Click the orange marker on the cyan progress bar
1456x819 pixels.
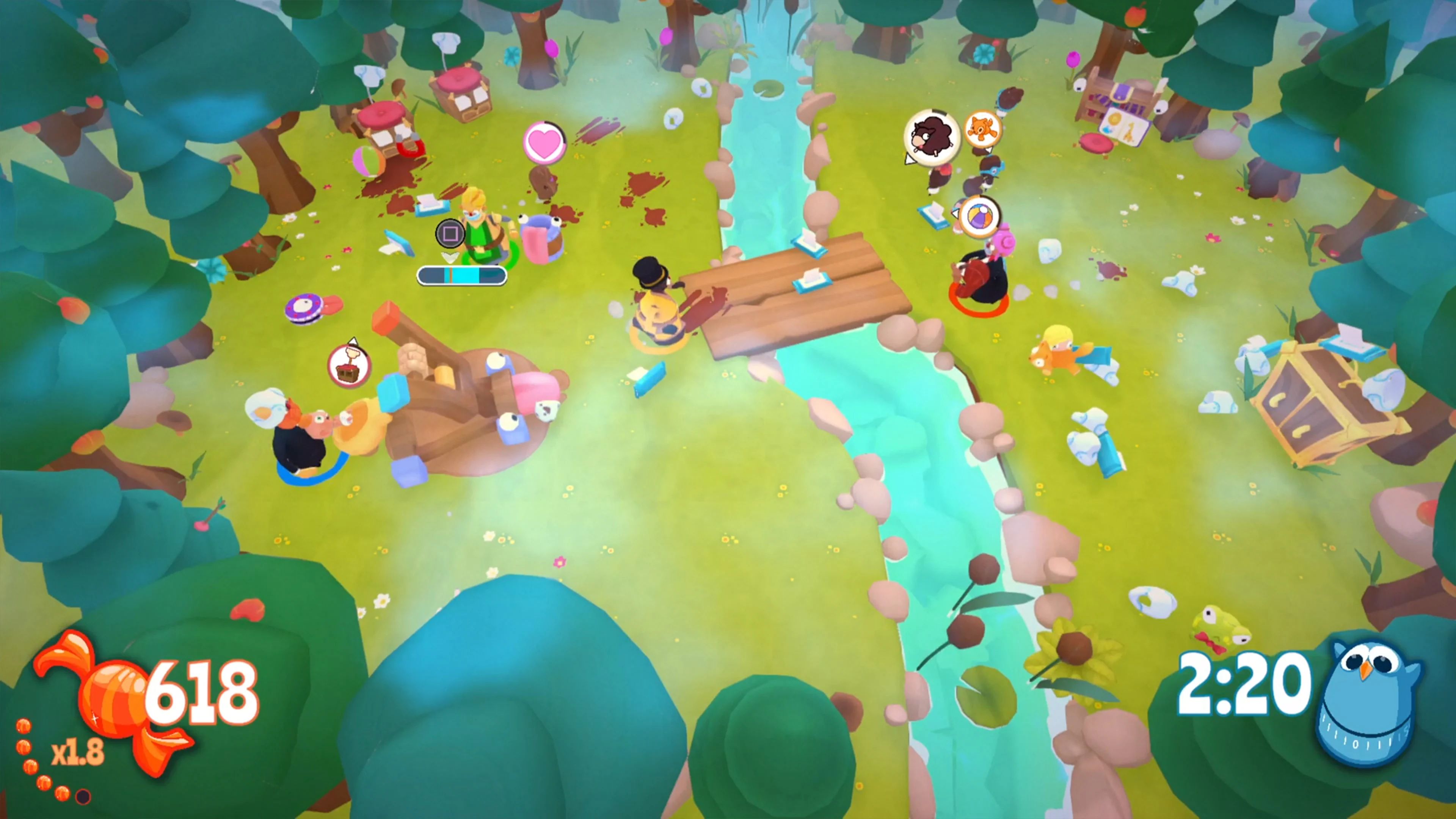click(452, 275)
